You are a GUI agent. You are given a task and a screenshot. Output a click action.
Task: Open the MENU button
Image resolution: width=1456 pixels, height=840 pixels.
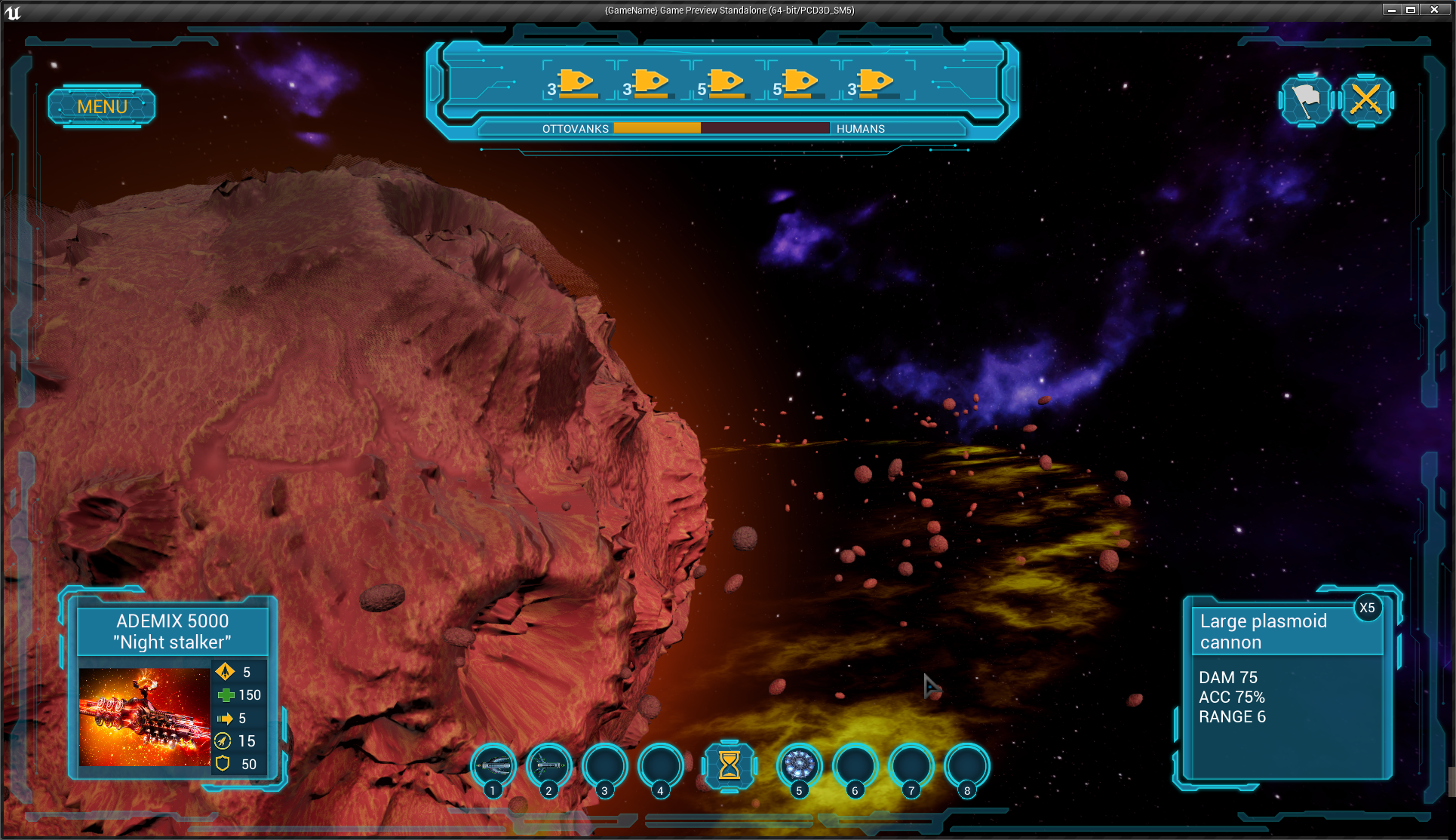(102, 106)
